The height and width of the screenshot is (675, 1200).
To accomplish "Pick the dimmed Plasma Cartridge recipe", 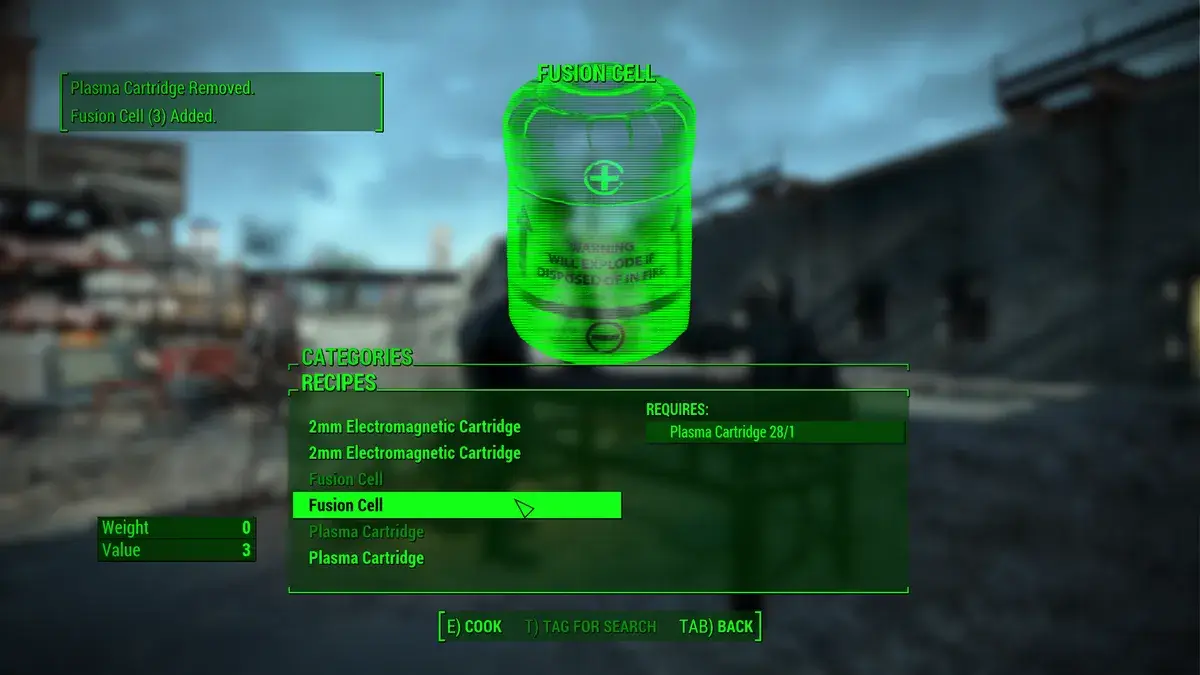I will tap(366, 532).
